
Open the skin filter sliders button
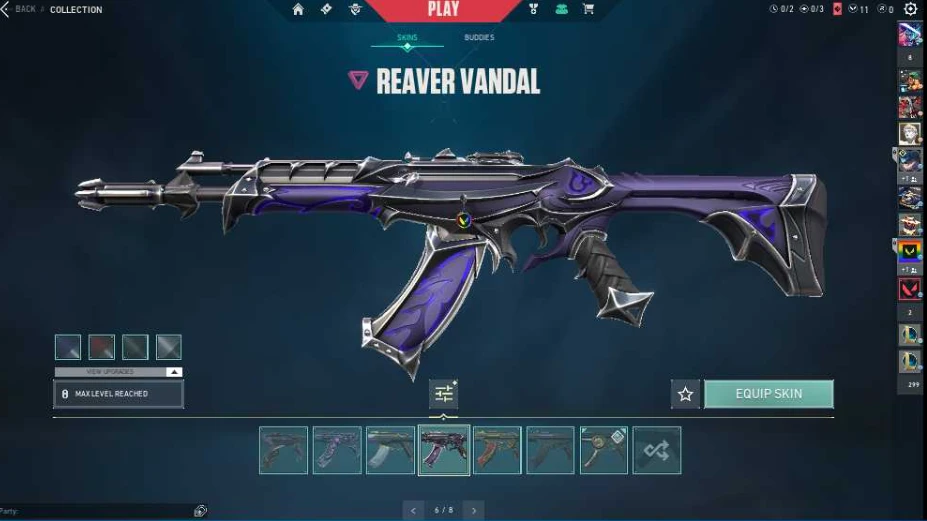(443, 394)
